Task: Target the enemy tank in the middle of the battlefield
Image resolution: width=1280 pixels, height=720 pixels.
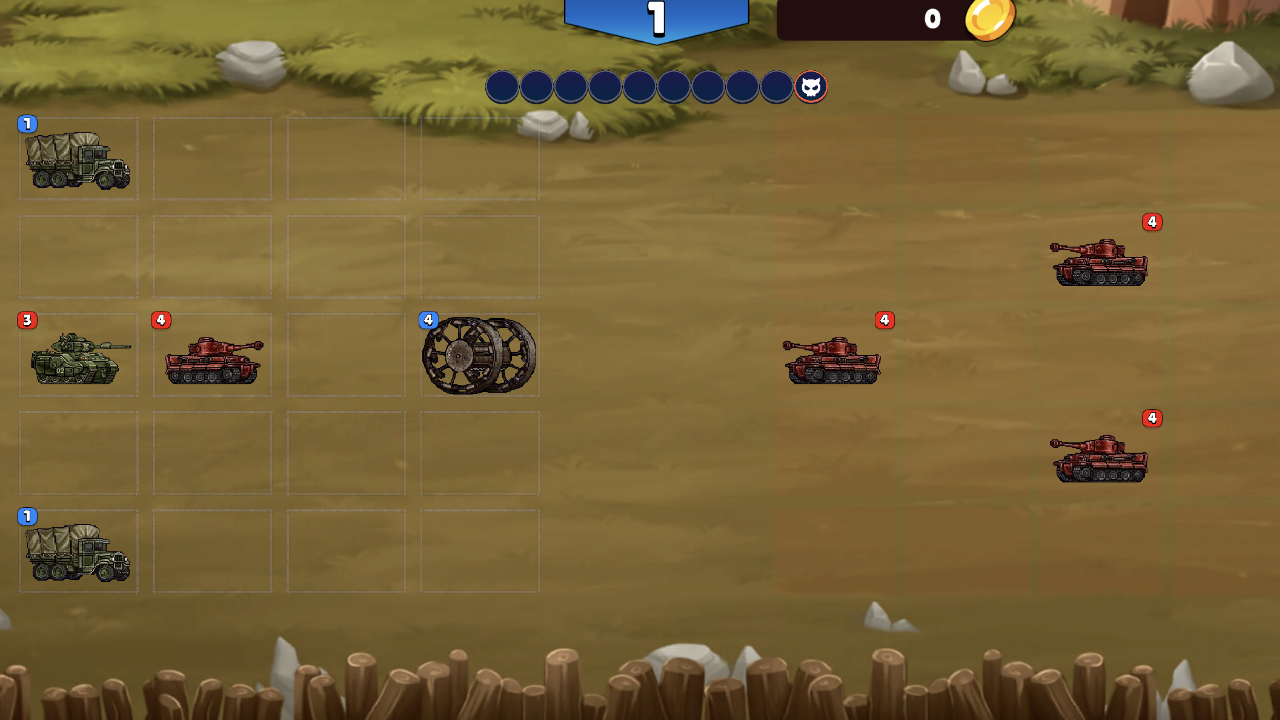Action: pyautogui.click(x=832, y=360)
